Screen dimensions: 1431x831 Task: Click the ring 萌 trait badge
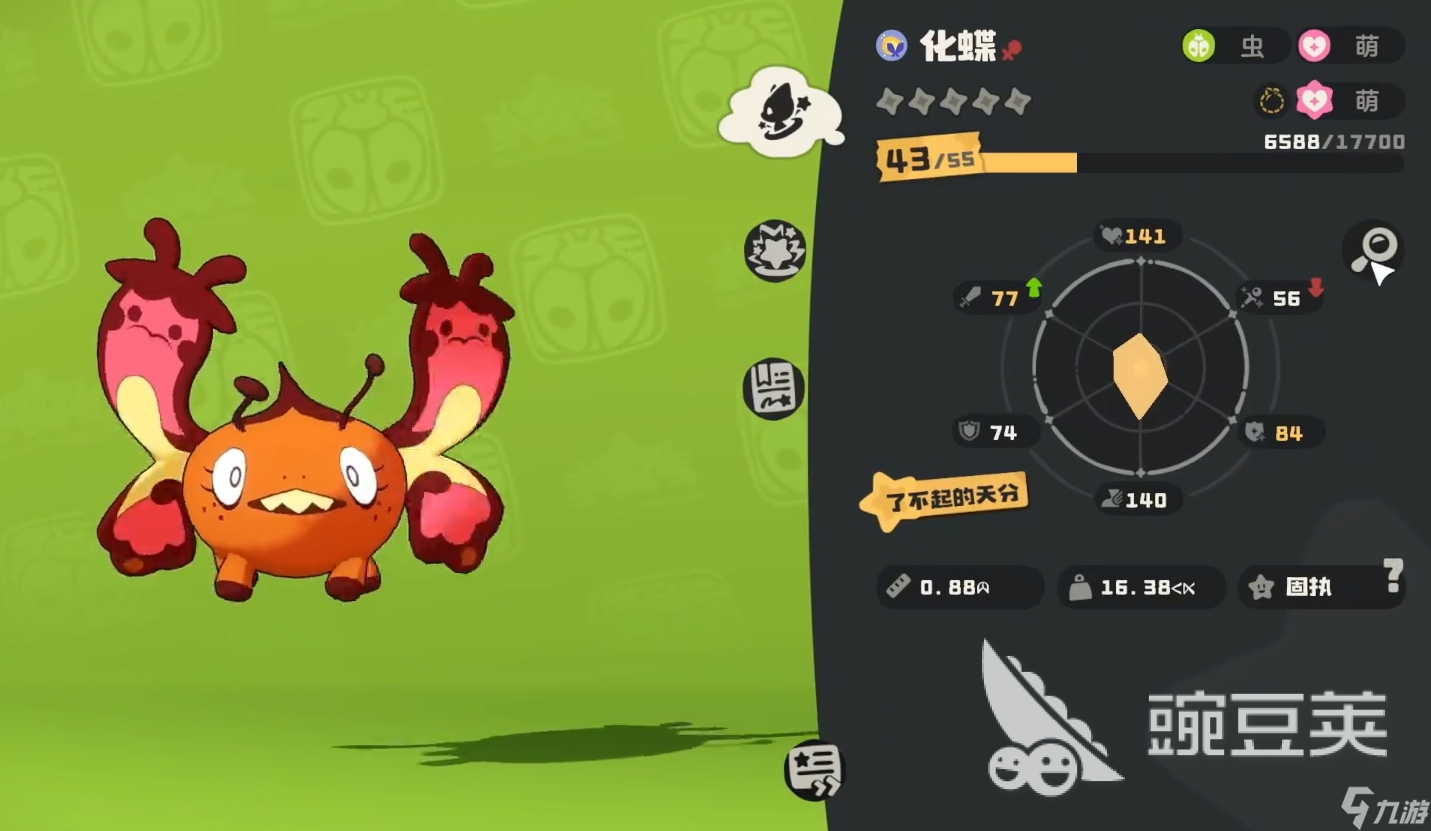click(1330, 100)
